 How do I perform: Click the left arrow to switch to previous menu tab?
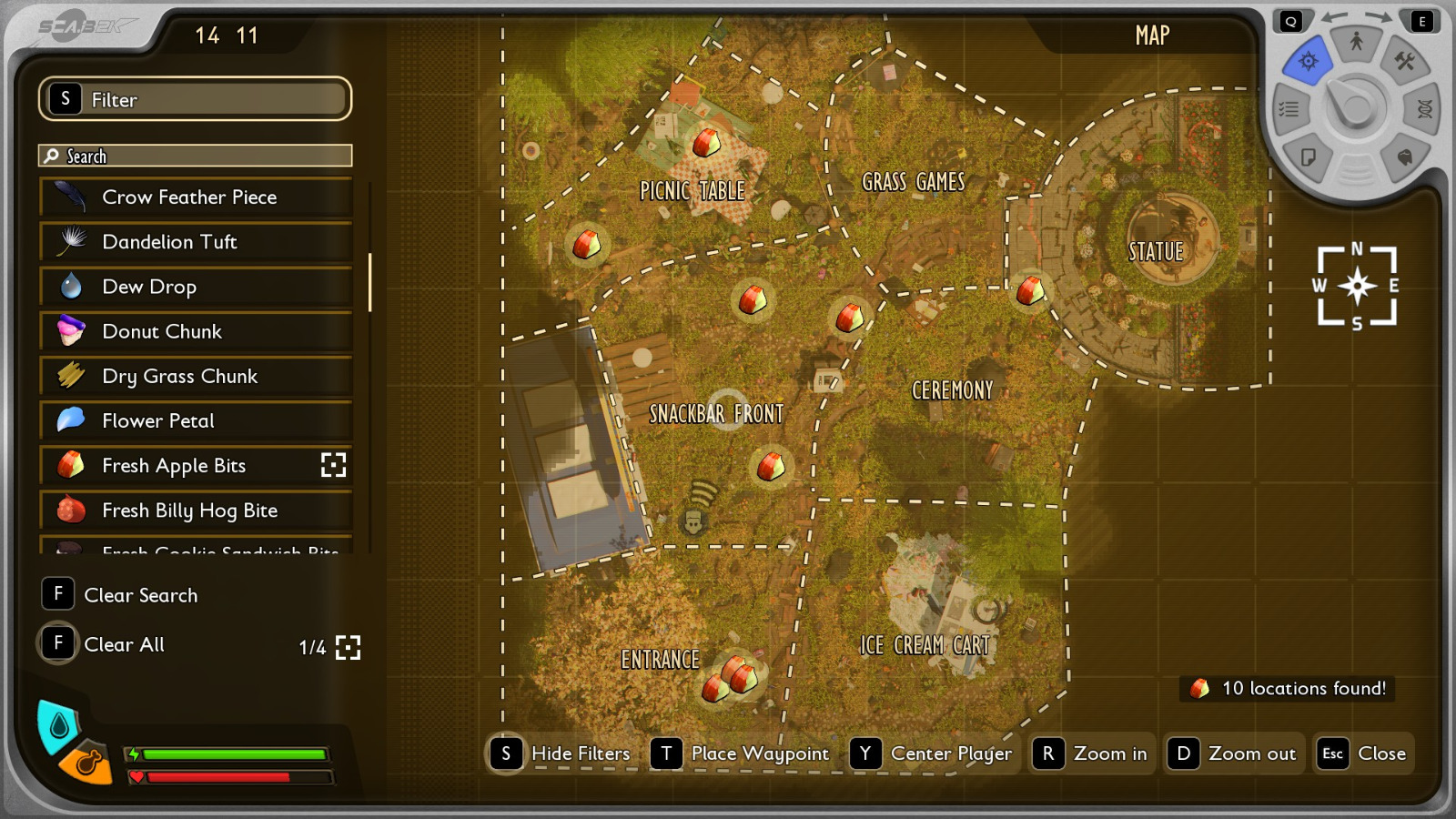[x=1334, y=18]
